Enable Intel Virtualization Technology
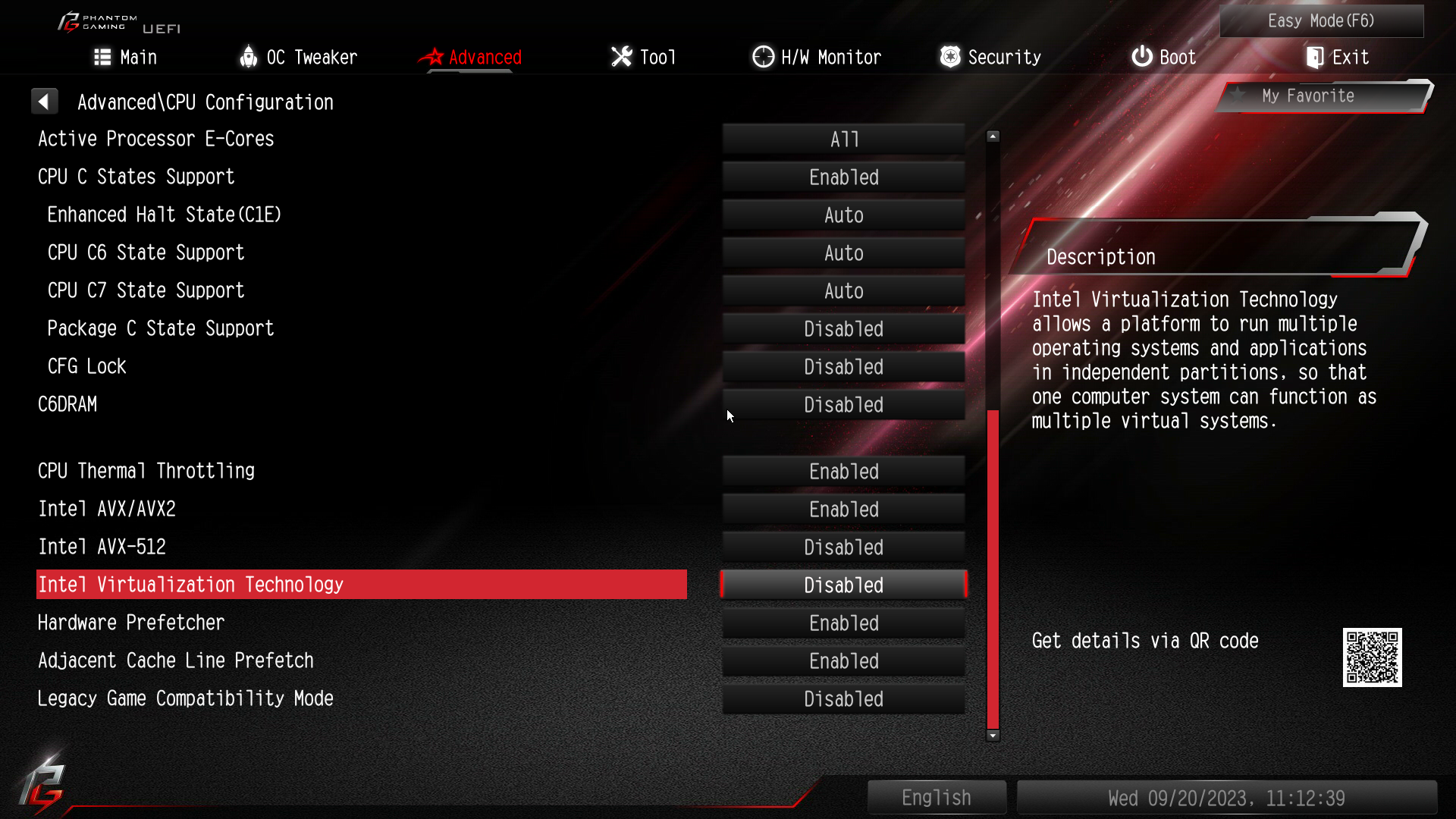 [843, 585]
